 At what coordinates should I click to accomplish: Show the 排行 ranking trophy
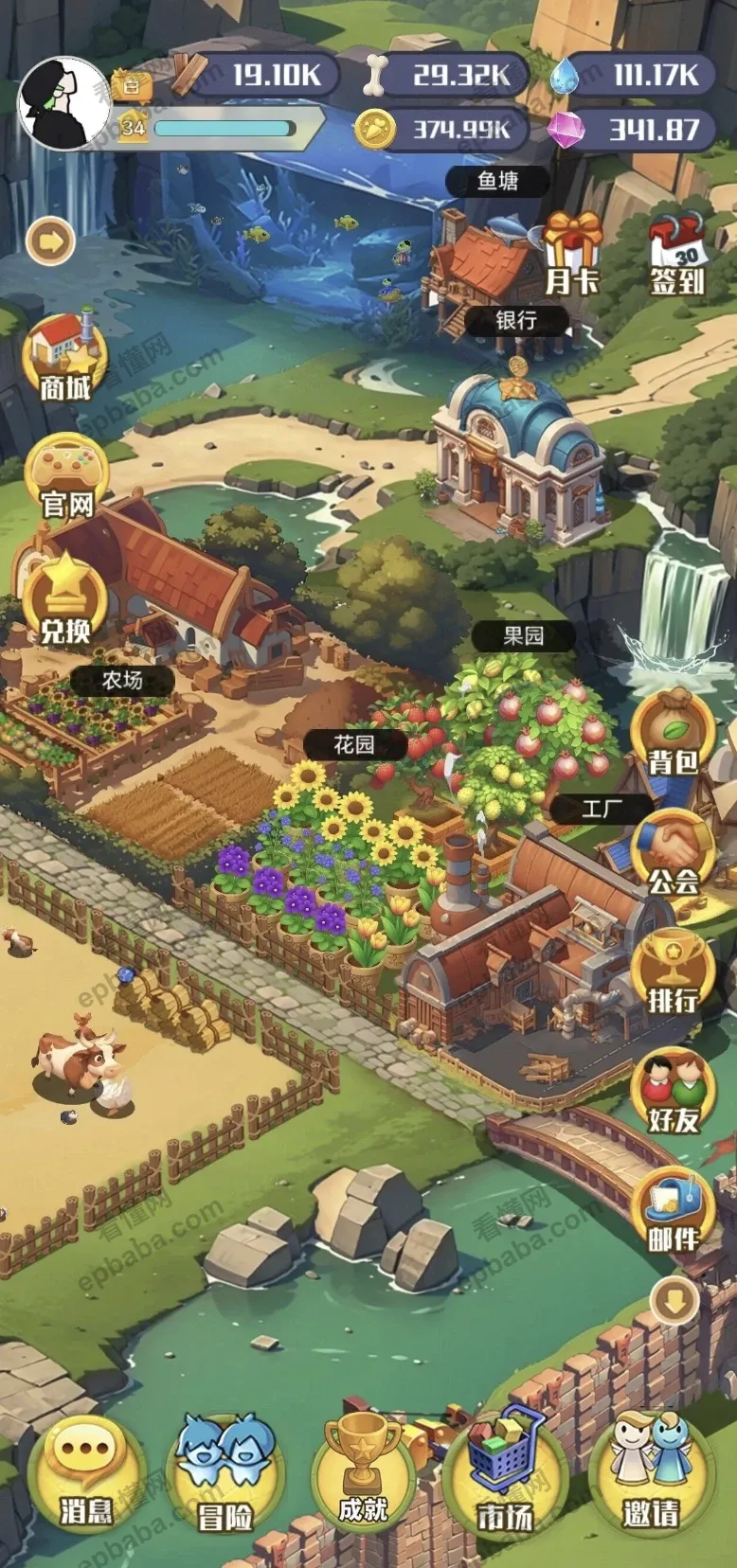pyautogui.click(x=674, y=973)
